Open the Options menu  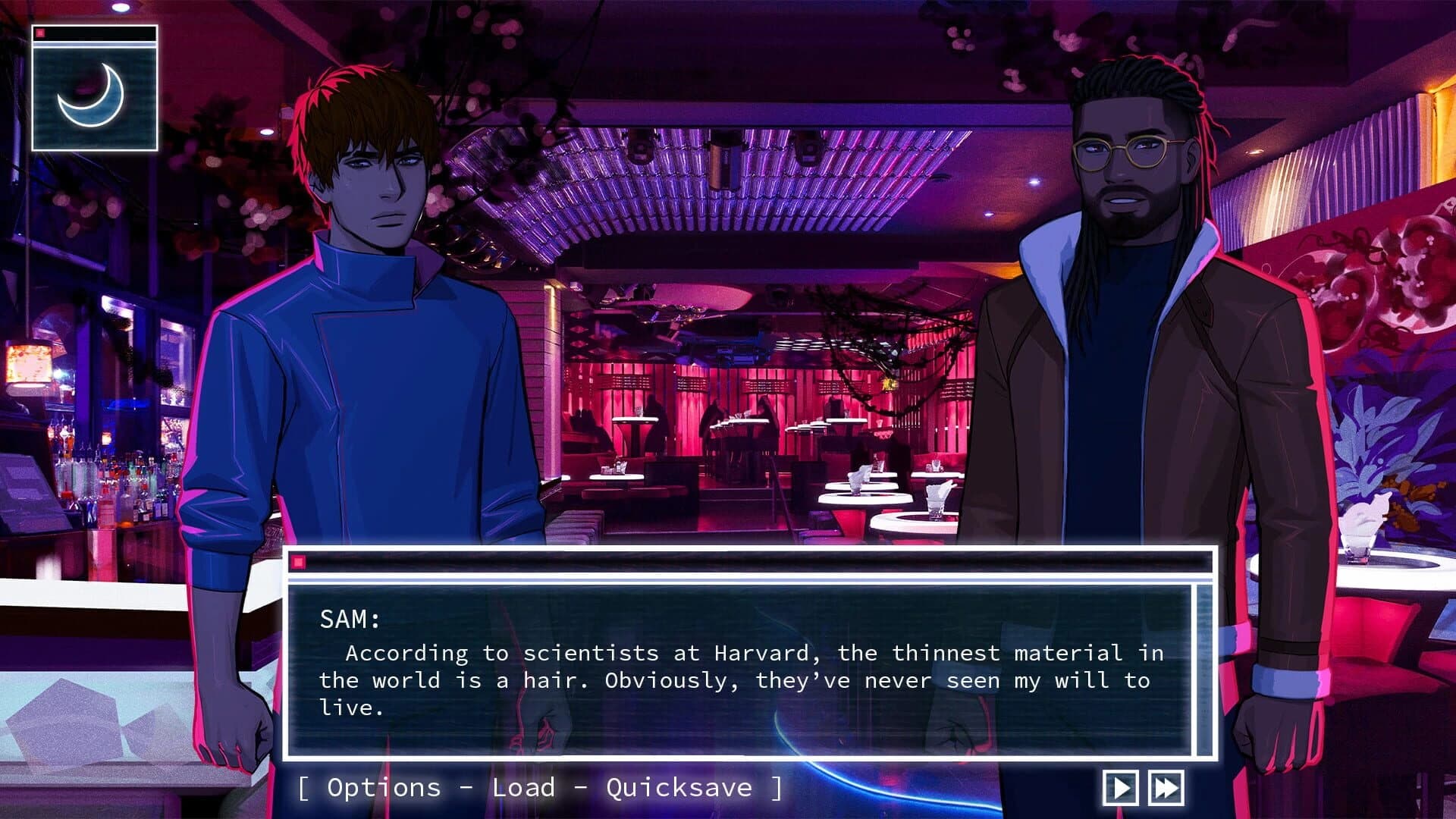point(385,787)
